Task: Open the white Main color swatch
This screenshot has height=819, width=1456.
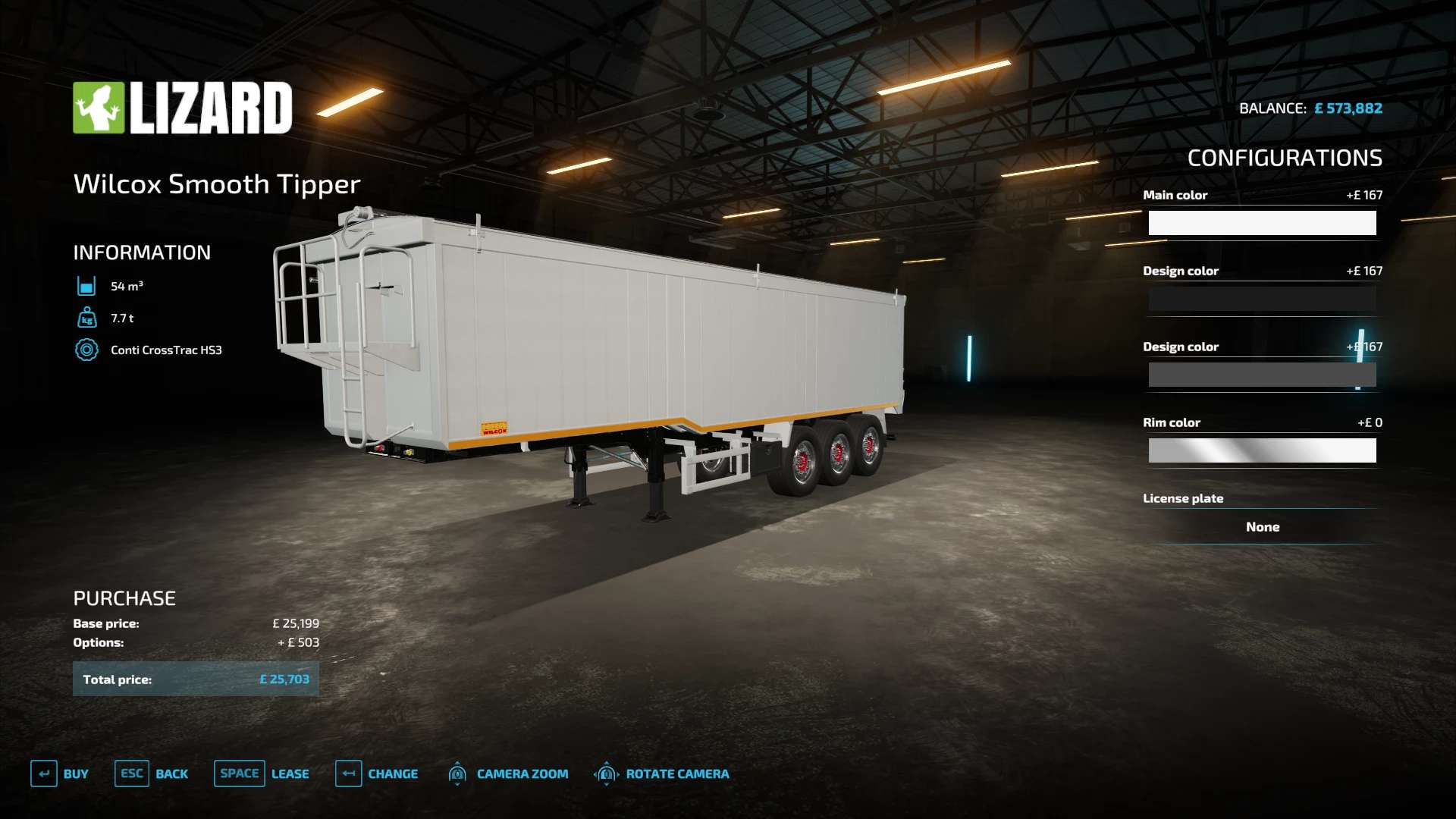Action: 1262,223
